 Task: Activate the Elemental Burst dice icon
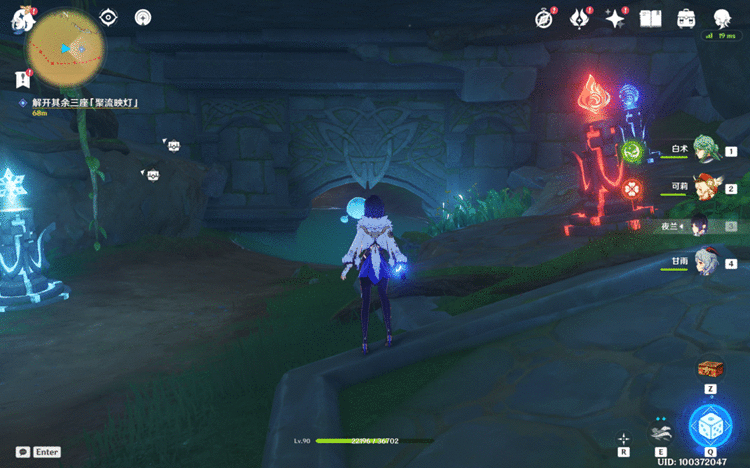pyautogui.click(x=710, y=426)
